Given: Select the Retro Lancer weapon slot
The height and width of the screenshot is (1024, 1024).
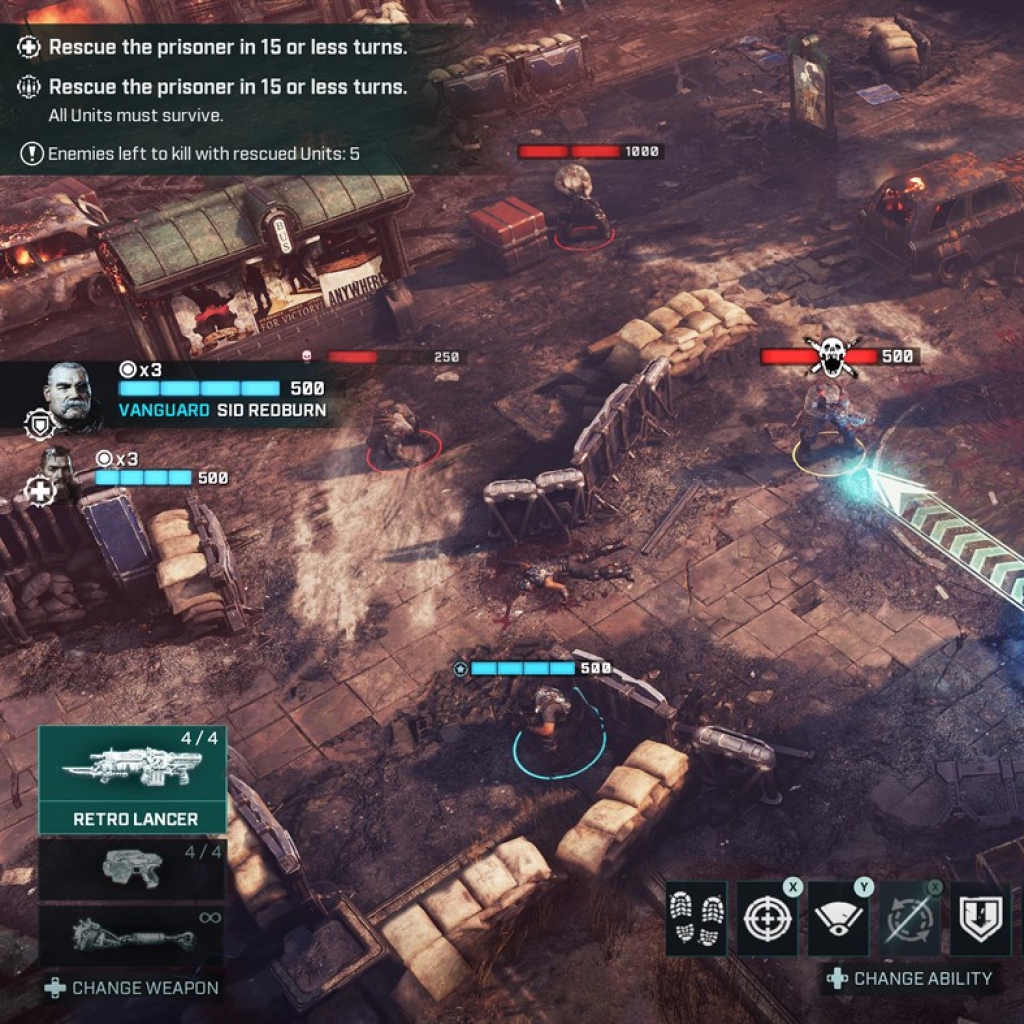Looking at the screenshot, I should (x=132, y=779).
